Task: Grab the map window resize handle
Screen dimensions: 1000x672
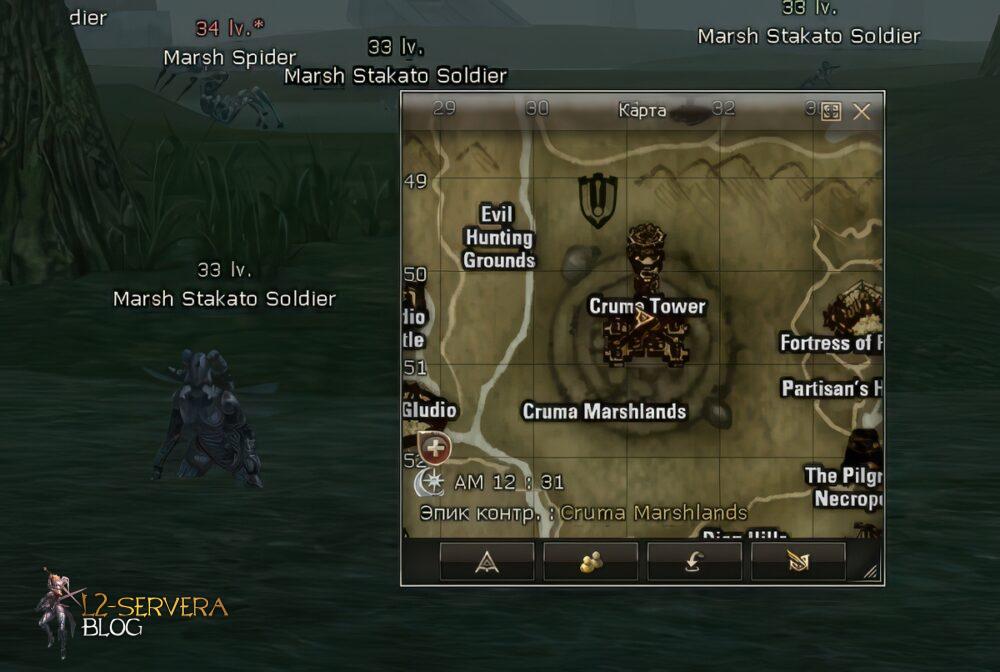Action: 871,572
